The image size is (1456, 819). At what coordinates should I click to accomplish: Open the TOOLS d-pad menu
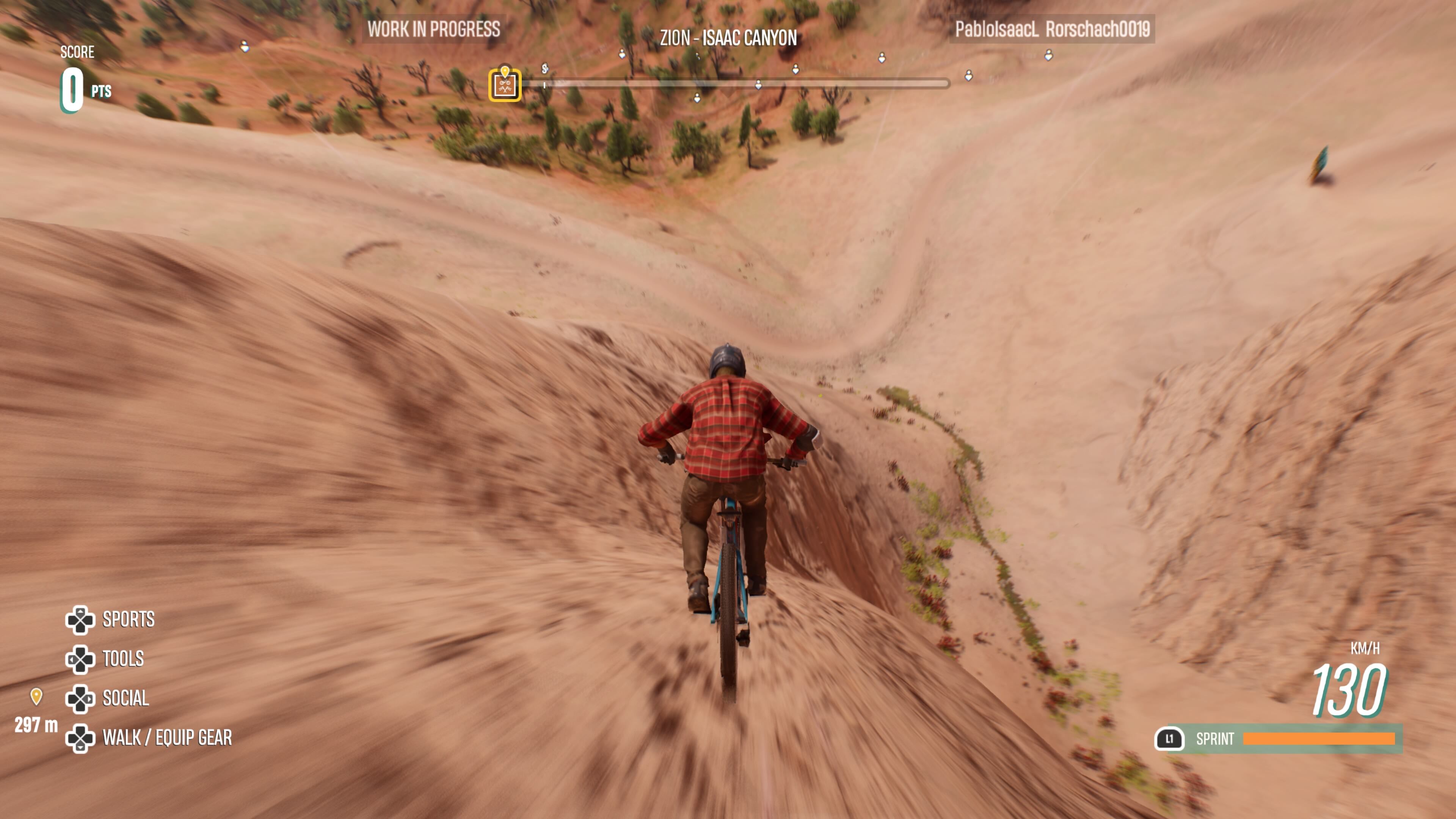point(82,659)
